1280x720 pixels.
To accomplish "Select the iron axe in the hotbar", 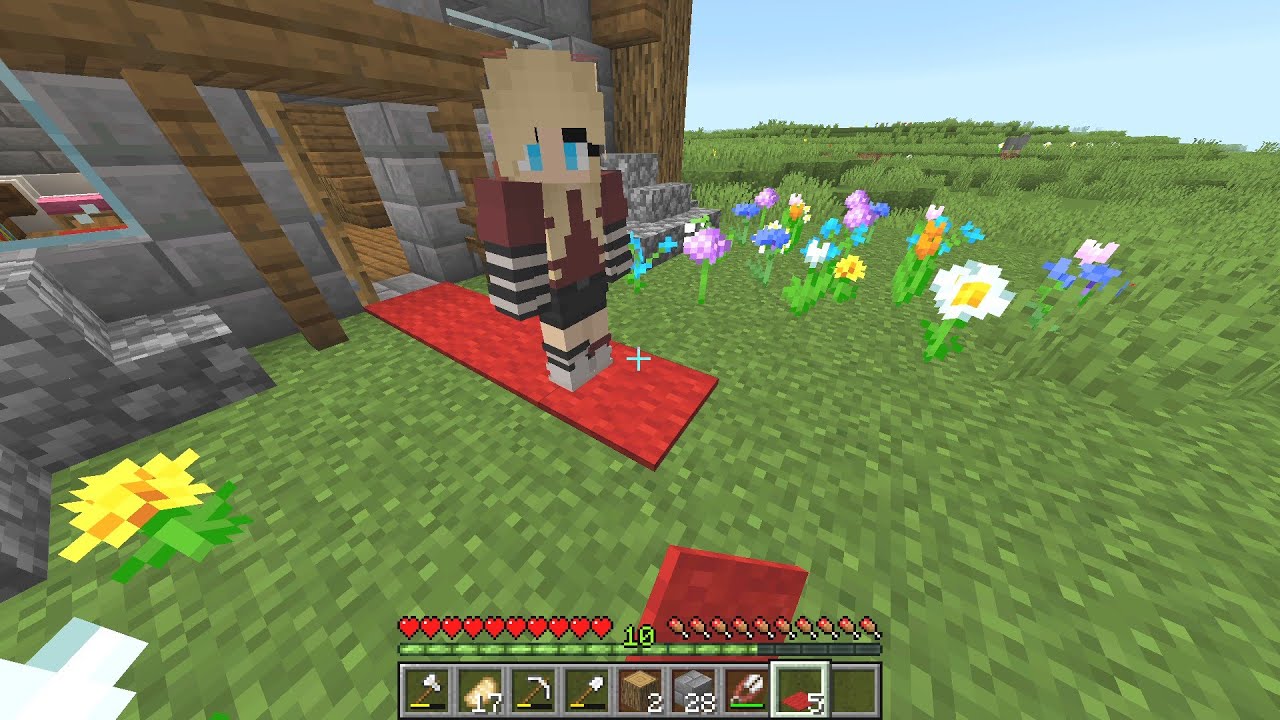I will pyautogui.click(x=428, y=687).
